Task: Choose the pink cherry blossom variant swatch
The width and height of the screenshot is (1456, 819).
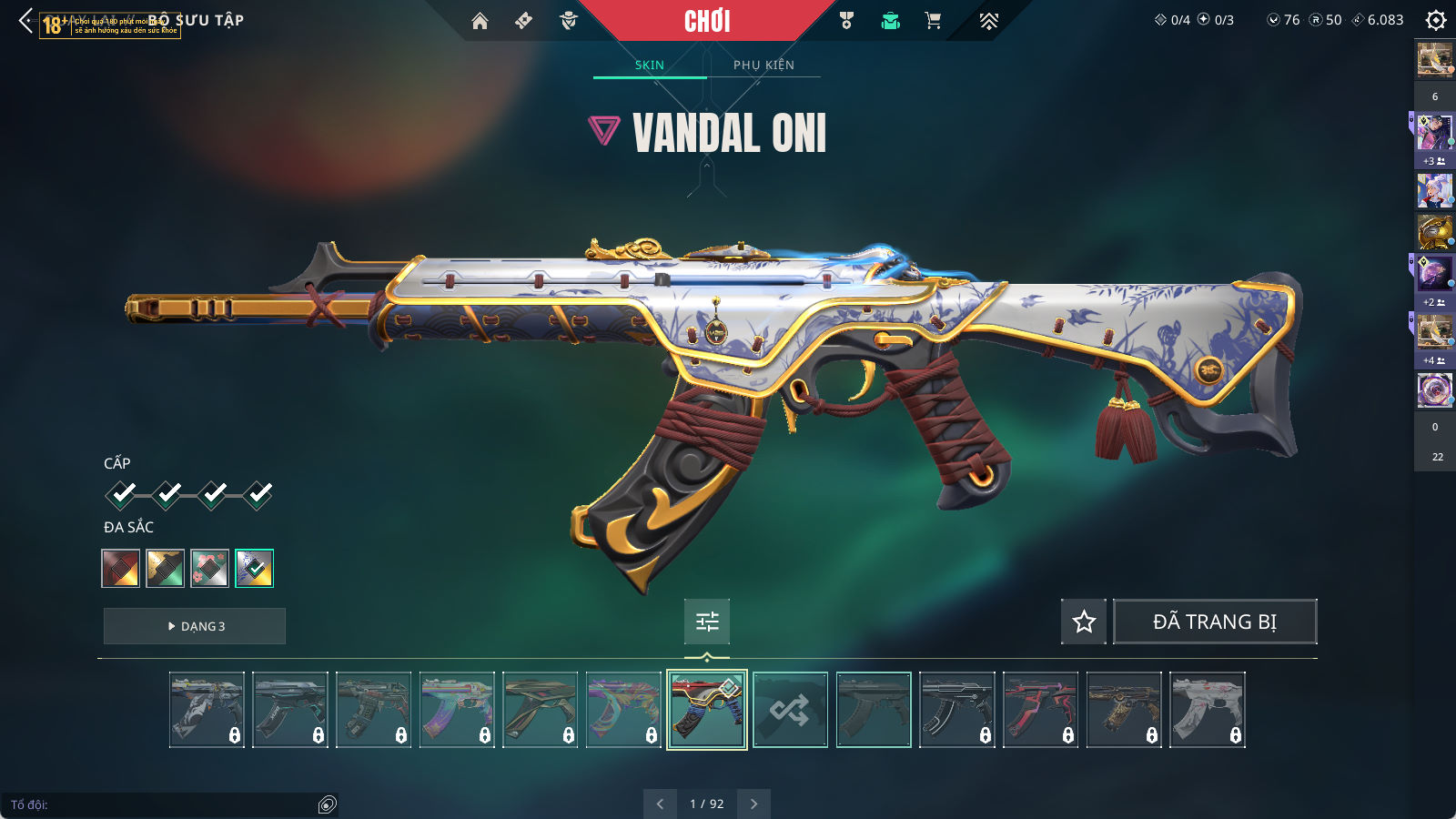Action: click(x=210, y=569)
